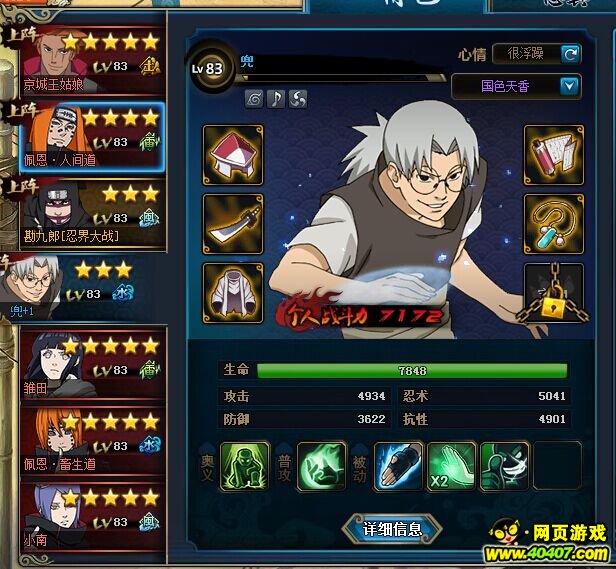
Task: Select 雏田 from the ninja list
Action: [x=90, y=366]
